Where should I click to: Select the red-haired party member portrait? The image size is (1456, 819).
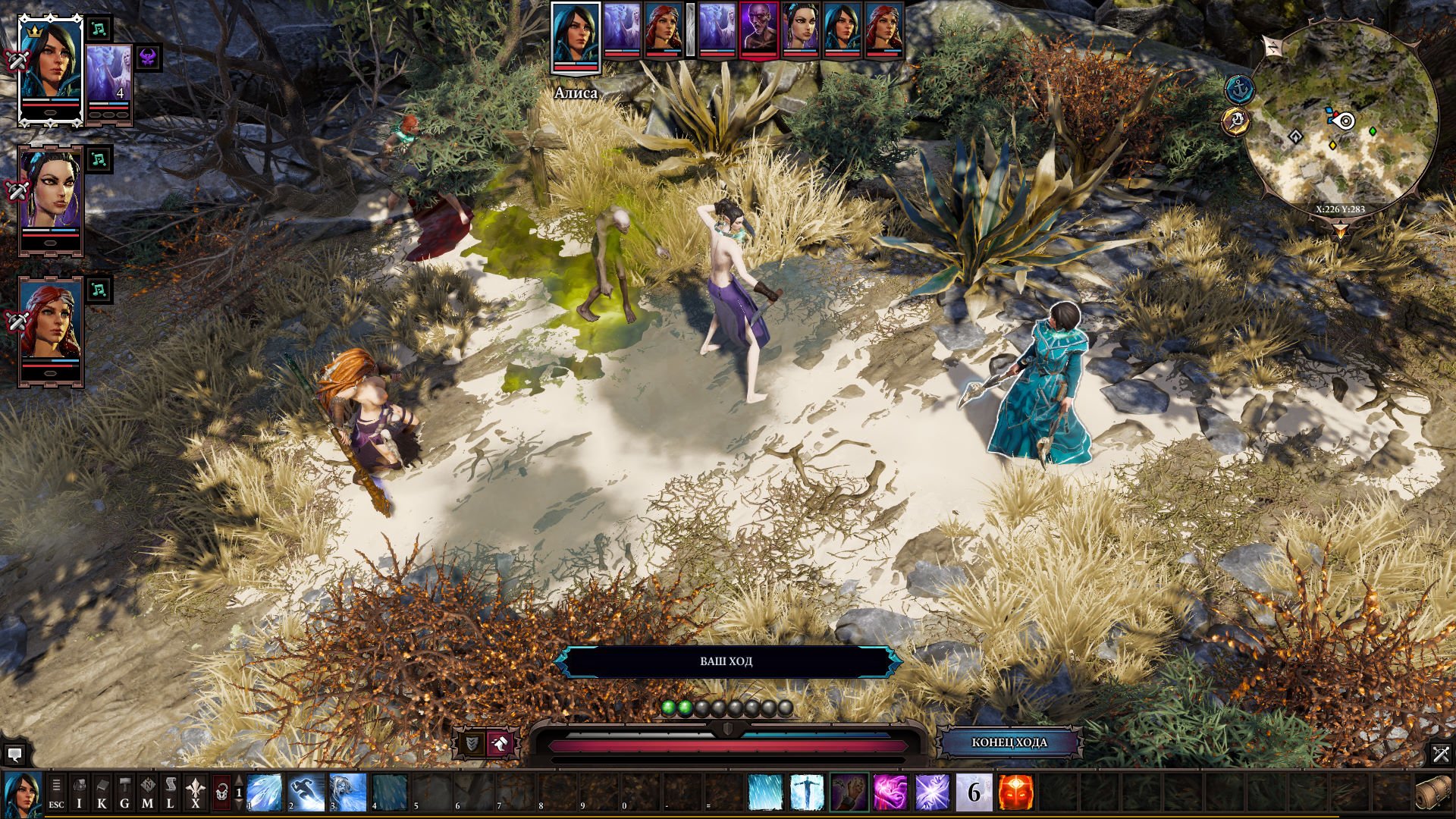[50, 330]
